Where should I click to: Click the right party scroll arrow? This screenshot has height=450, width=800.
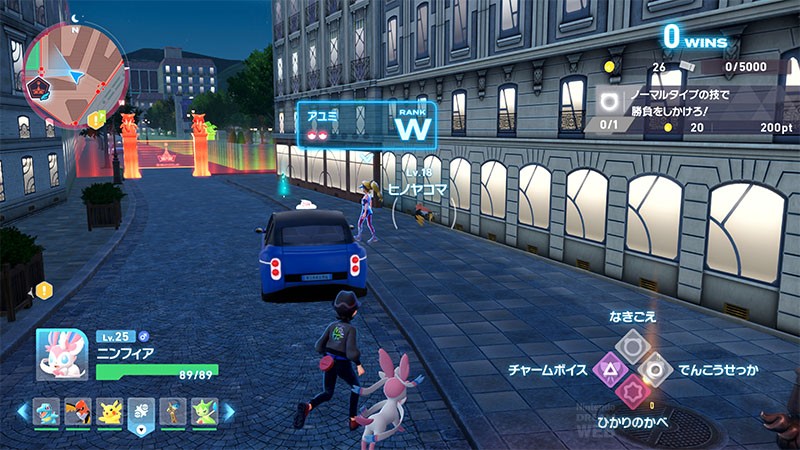[x=229, y=412]
